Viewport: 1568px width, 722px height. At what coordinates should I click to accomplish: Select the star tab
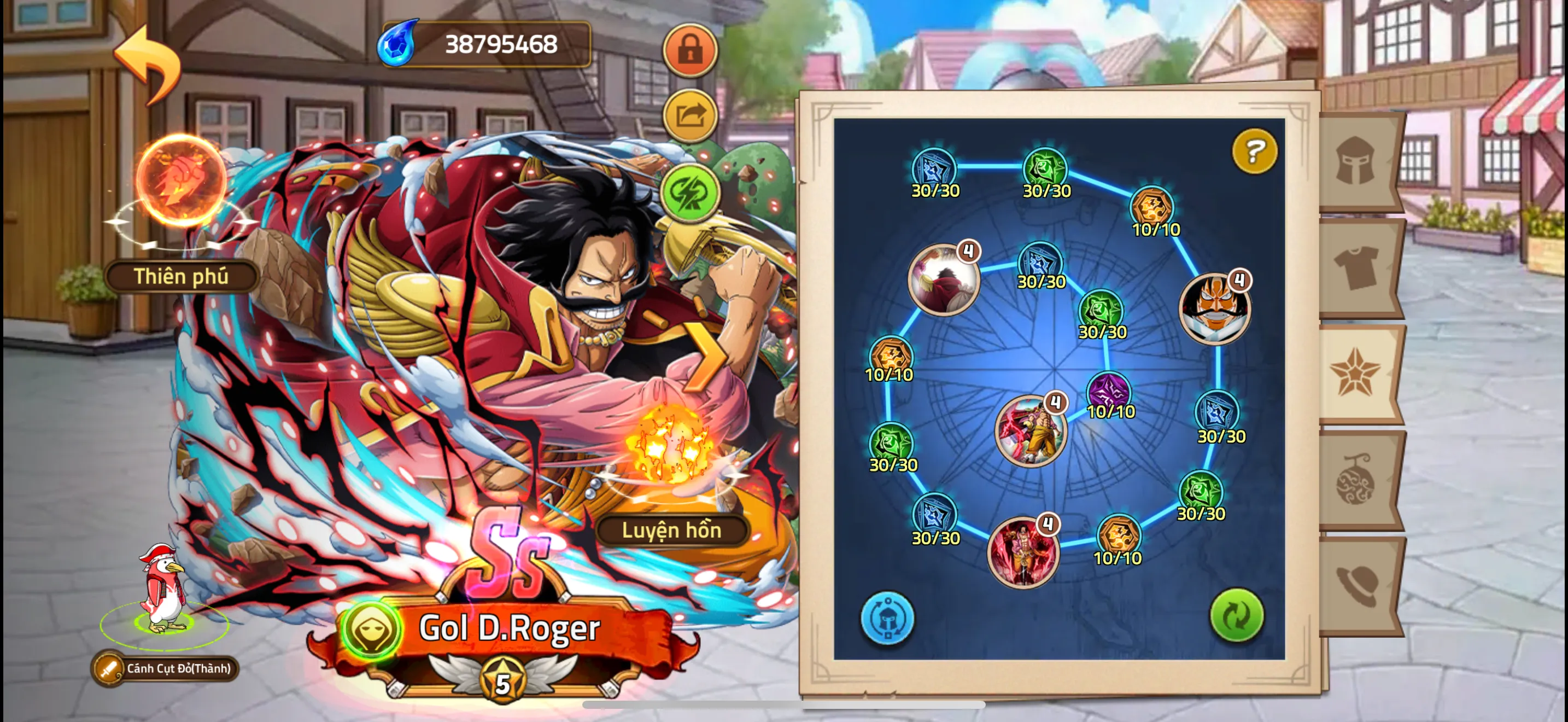1357,372
